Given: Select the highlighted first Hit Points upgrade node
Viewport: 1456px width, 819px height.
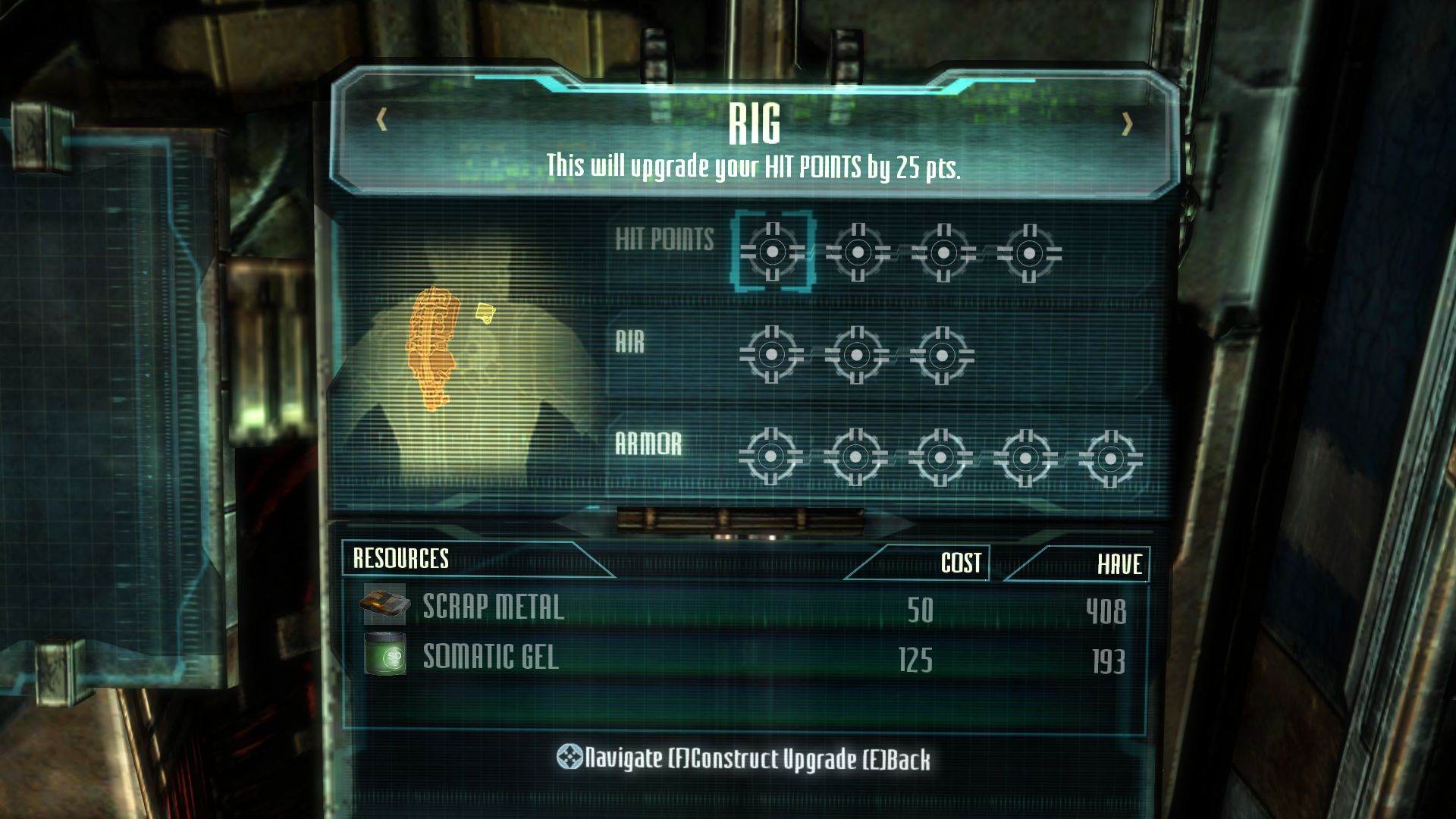Looking at the screenshot, I should (773, 252).
